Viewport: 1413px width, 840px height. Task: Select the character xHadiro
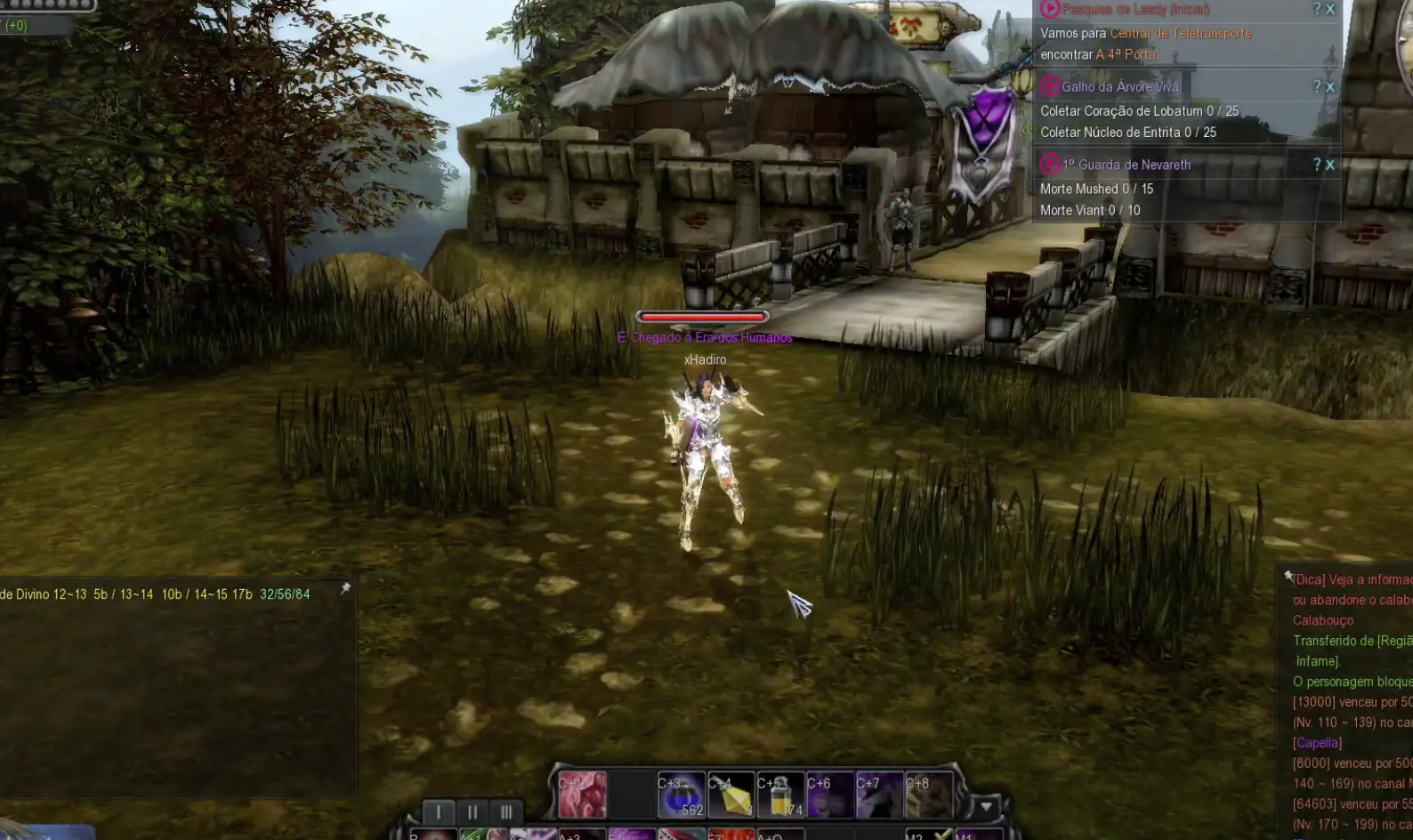(704, 359)
